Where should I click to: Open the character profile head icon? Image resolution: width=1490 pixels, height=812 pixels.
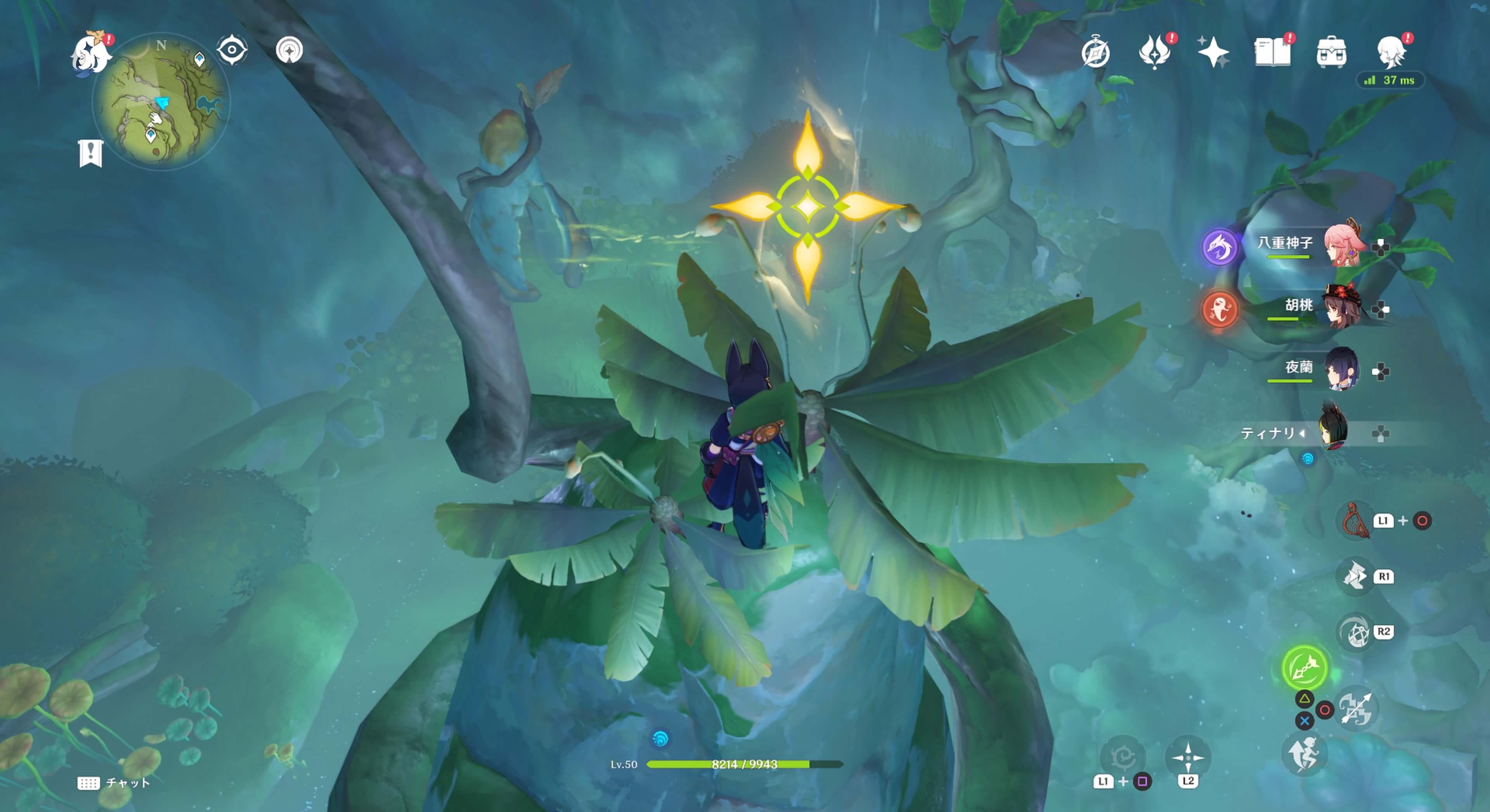pos(1391,53)
